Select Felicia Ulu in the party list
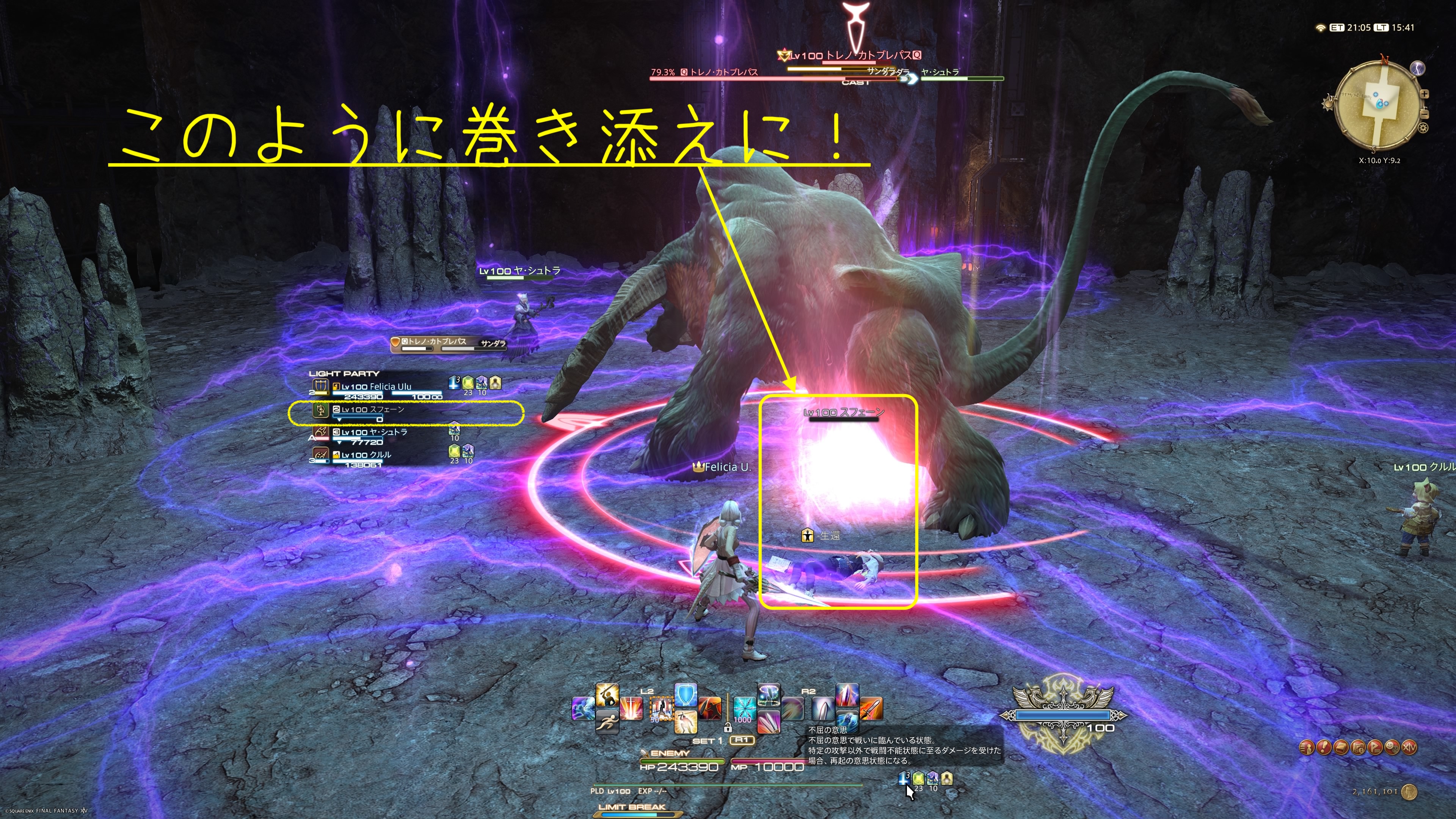 pyautogui.click(x=376, y=387)
